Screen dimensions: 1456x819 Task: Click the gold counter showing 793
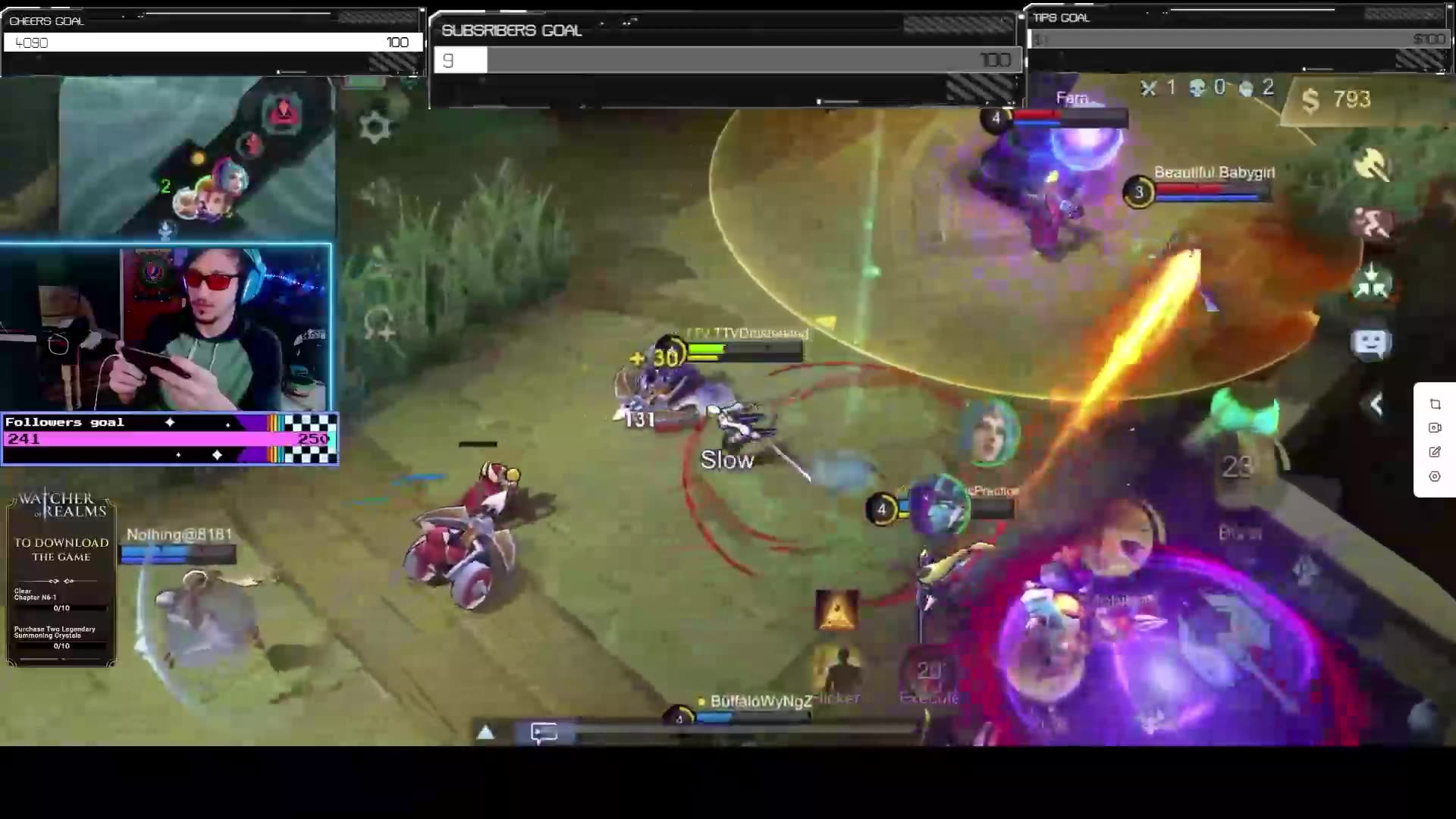[1336, 100]
